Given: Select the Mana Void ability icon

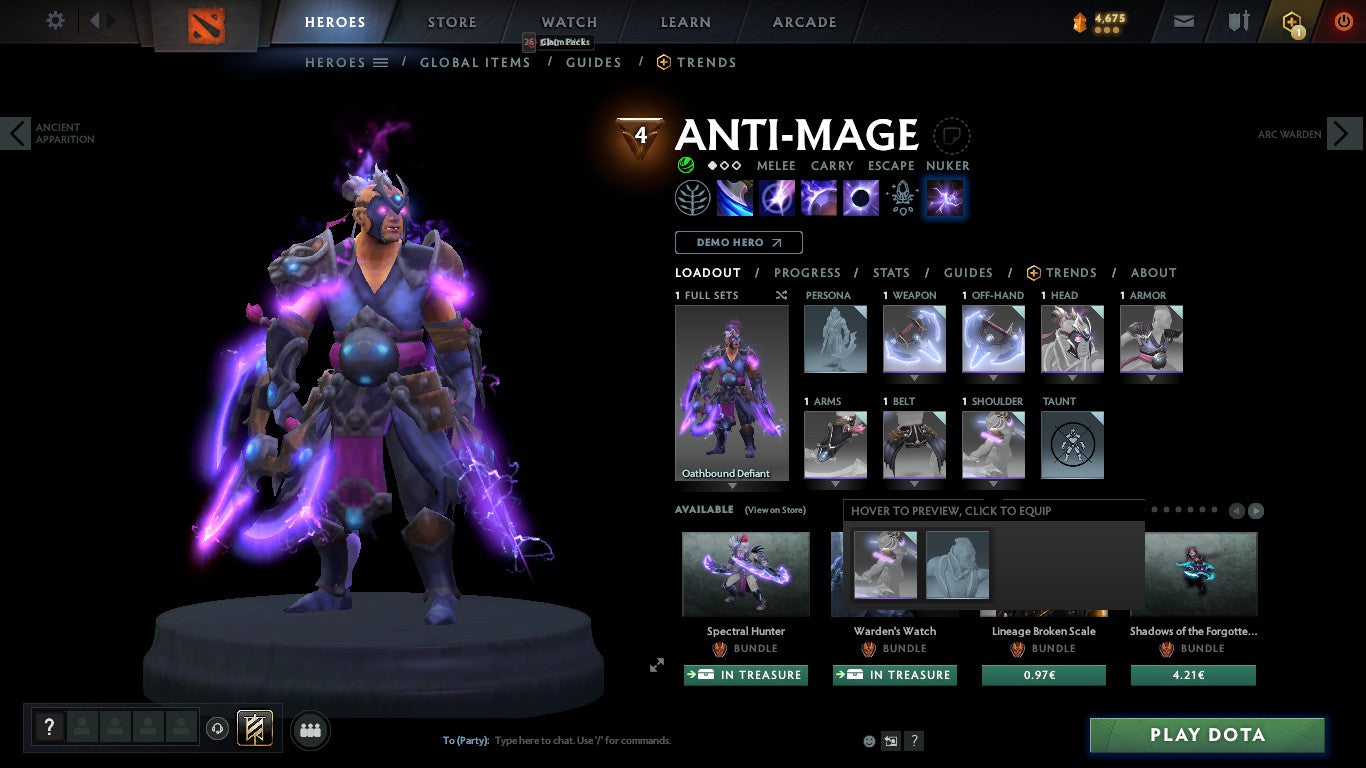Looking at the screenshot, I should click(861, 197).
